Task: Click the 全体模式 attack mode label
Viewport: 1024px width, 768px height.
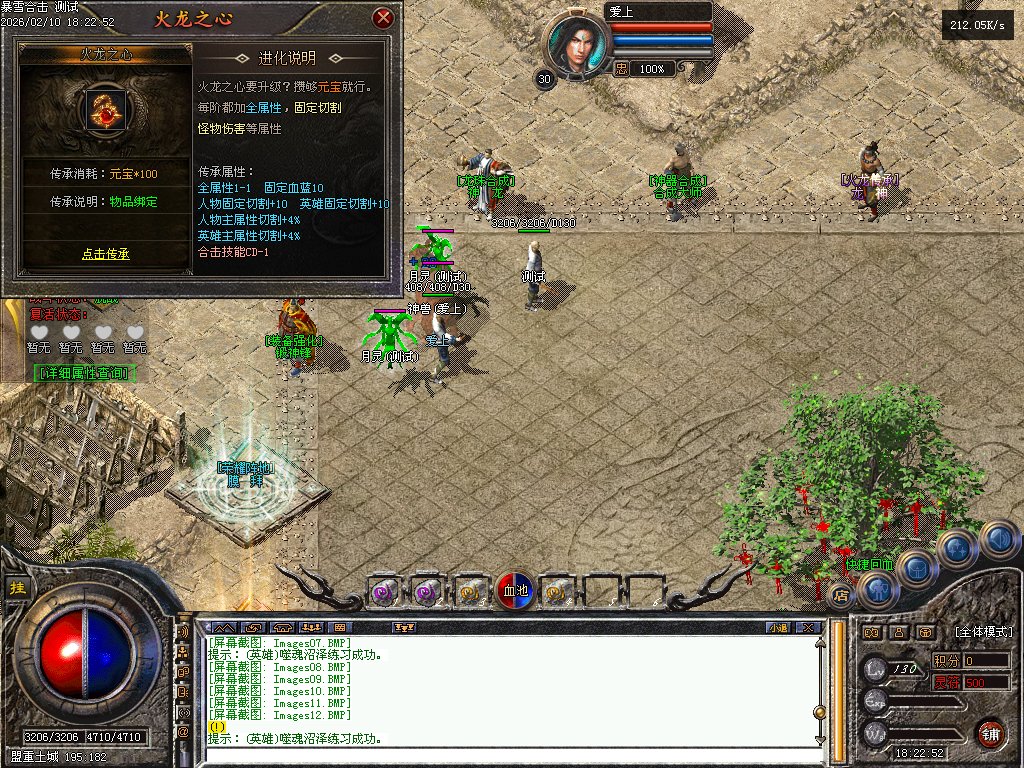Action: (983, 632)
